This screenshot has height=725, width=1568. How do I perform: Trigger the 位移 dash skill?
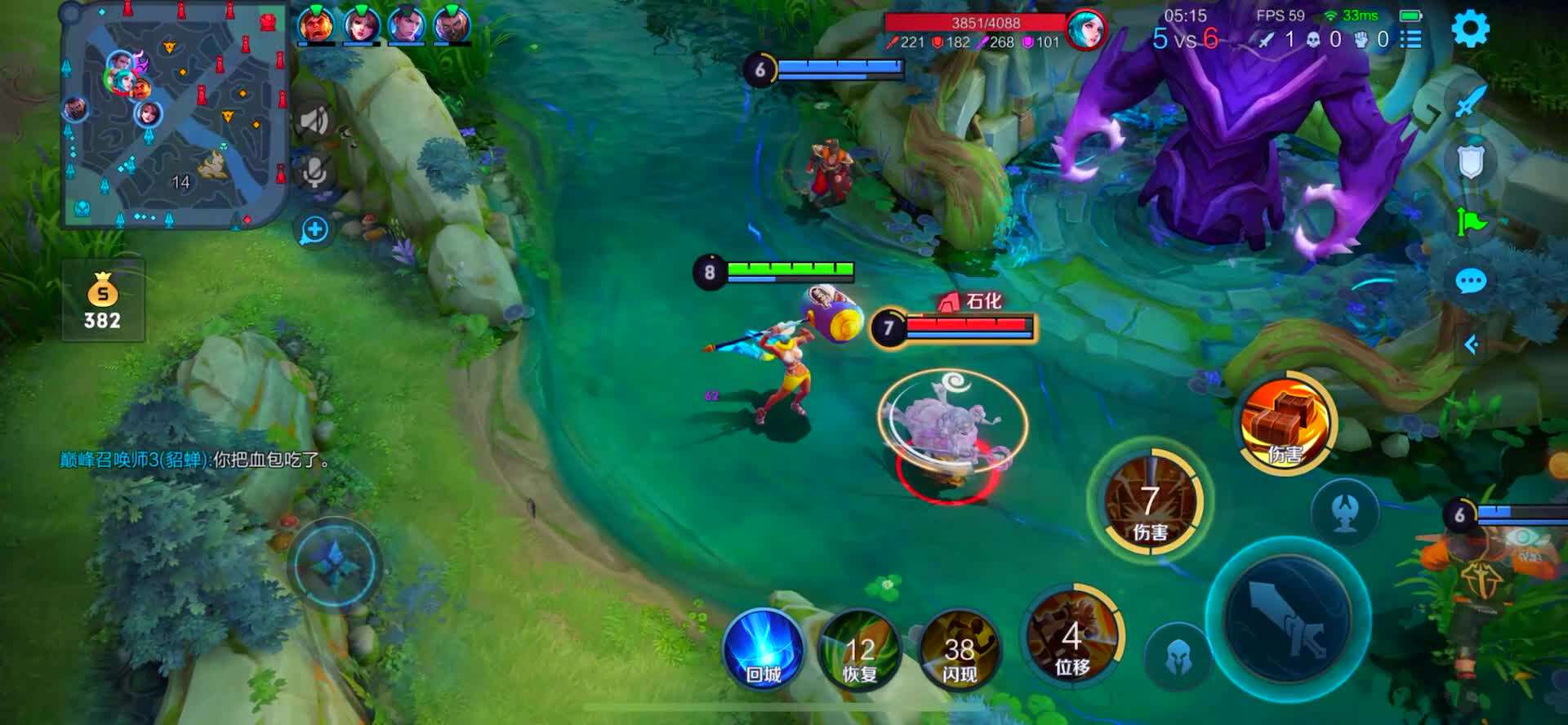coord(1072,637)
